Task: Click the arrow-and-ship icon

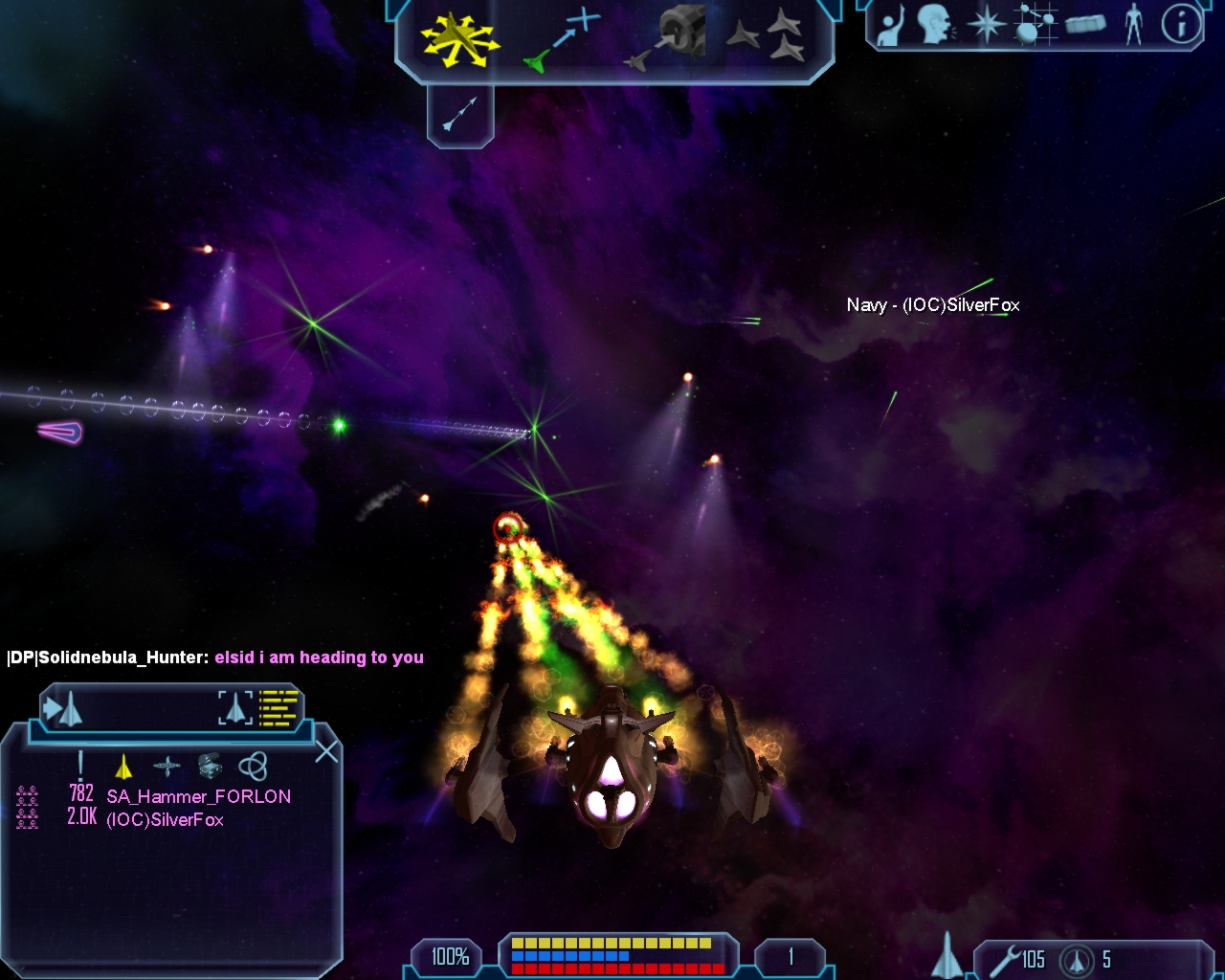Action: [63, 709]
